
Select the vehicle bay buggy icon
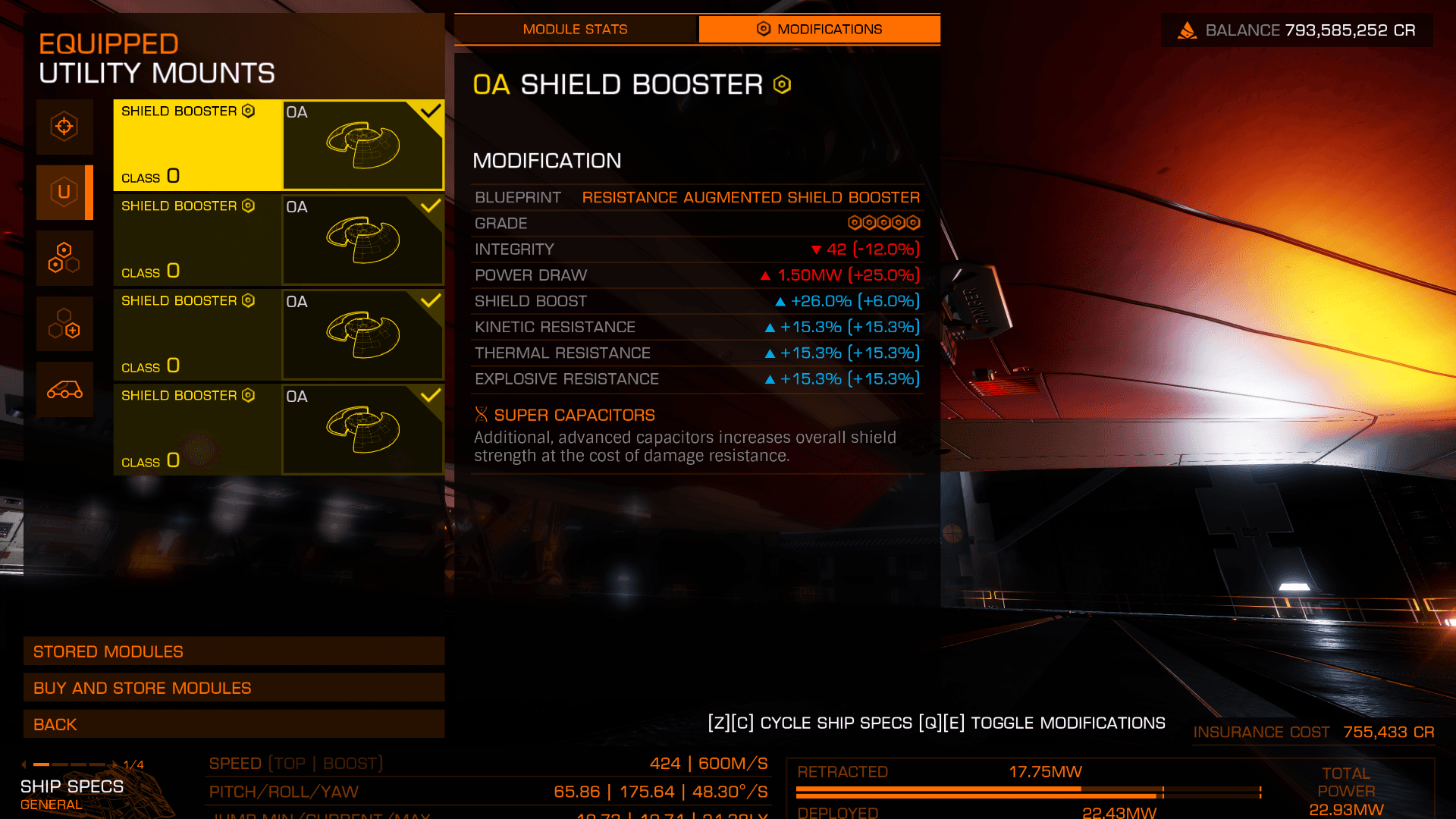click(x=64, y=390)
